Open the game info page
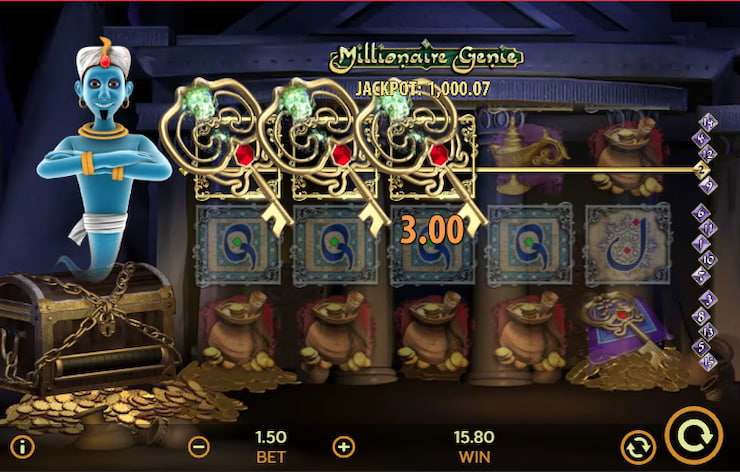The height and width of the screenshot is (472, 740). (21, 446)
